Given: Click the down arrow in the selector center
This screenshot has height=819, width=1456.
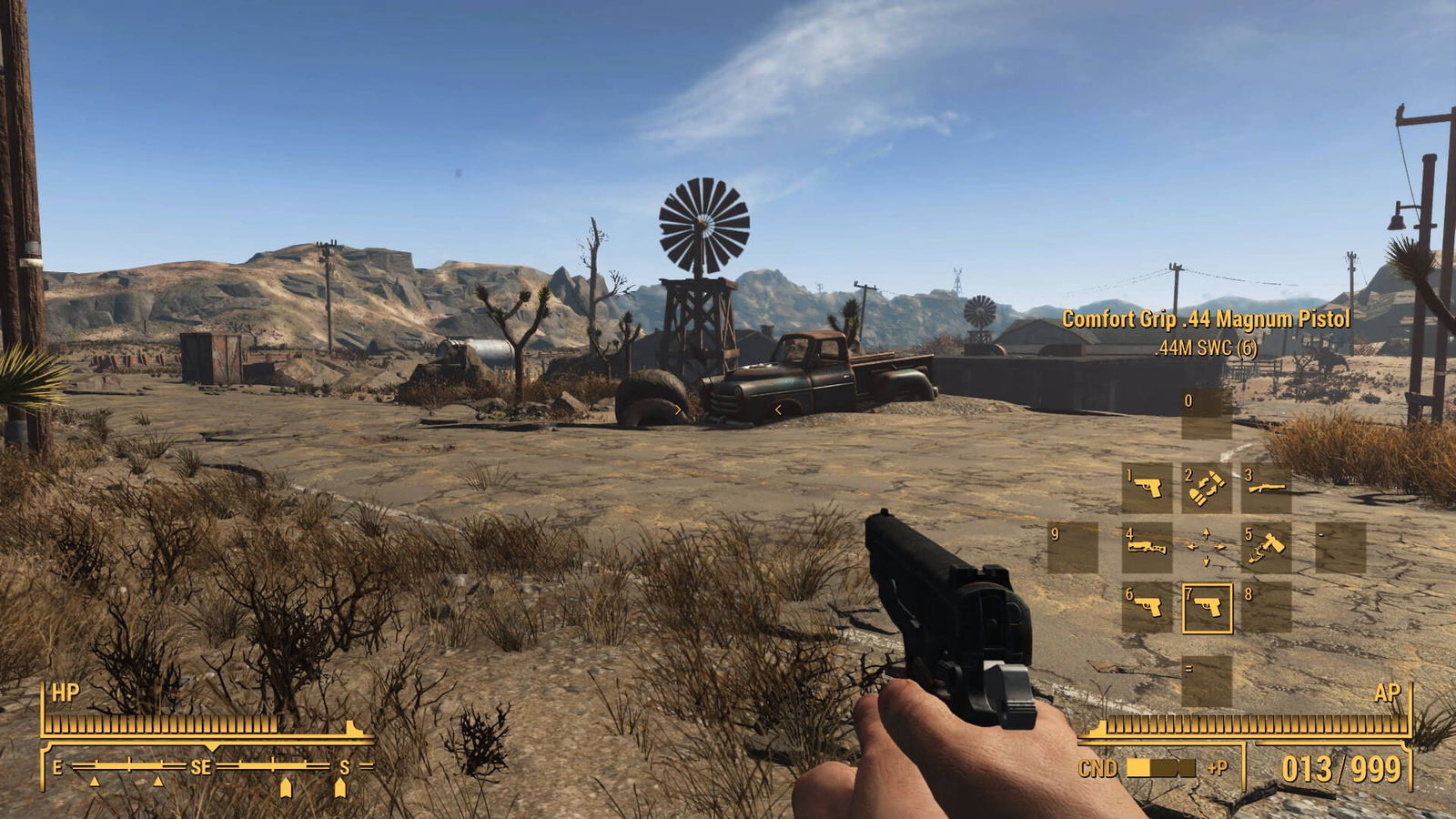Looking at the screenshot, I should coord(1206,561).
